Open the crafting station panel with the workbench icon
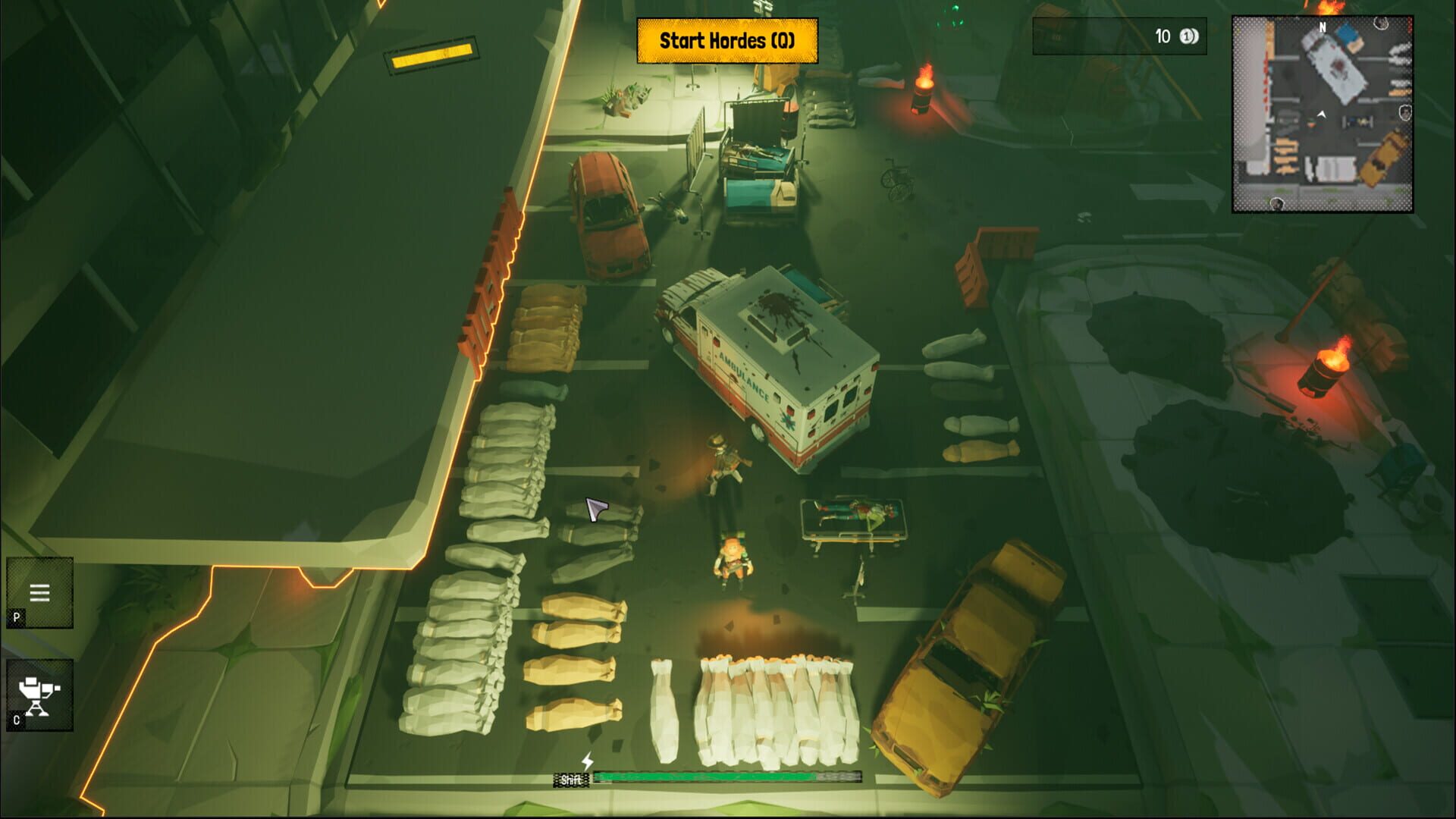Screen dimensions: 1456x819 pos(38,695)
